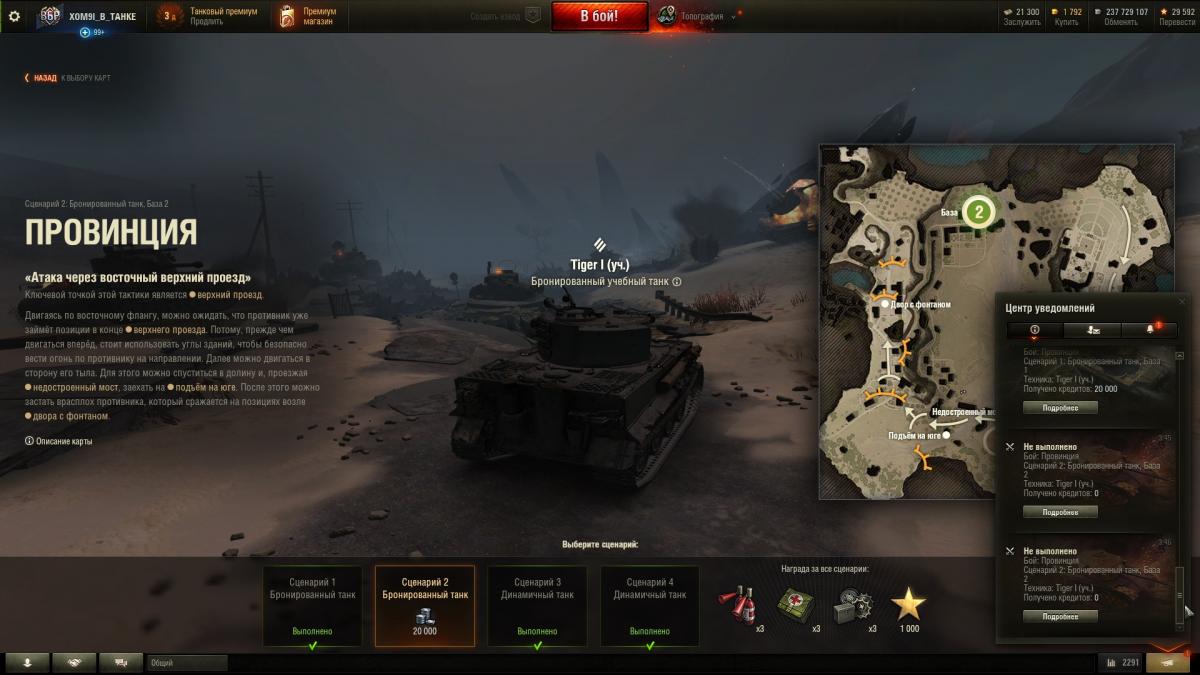Choose the Сценарий 2 tile with 20 000 reward

coord(425,606)
